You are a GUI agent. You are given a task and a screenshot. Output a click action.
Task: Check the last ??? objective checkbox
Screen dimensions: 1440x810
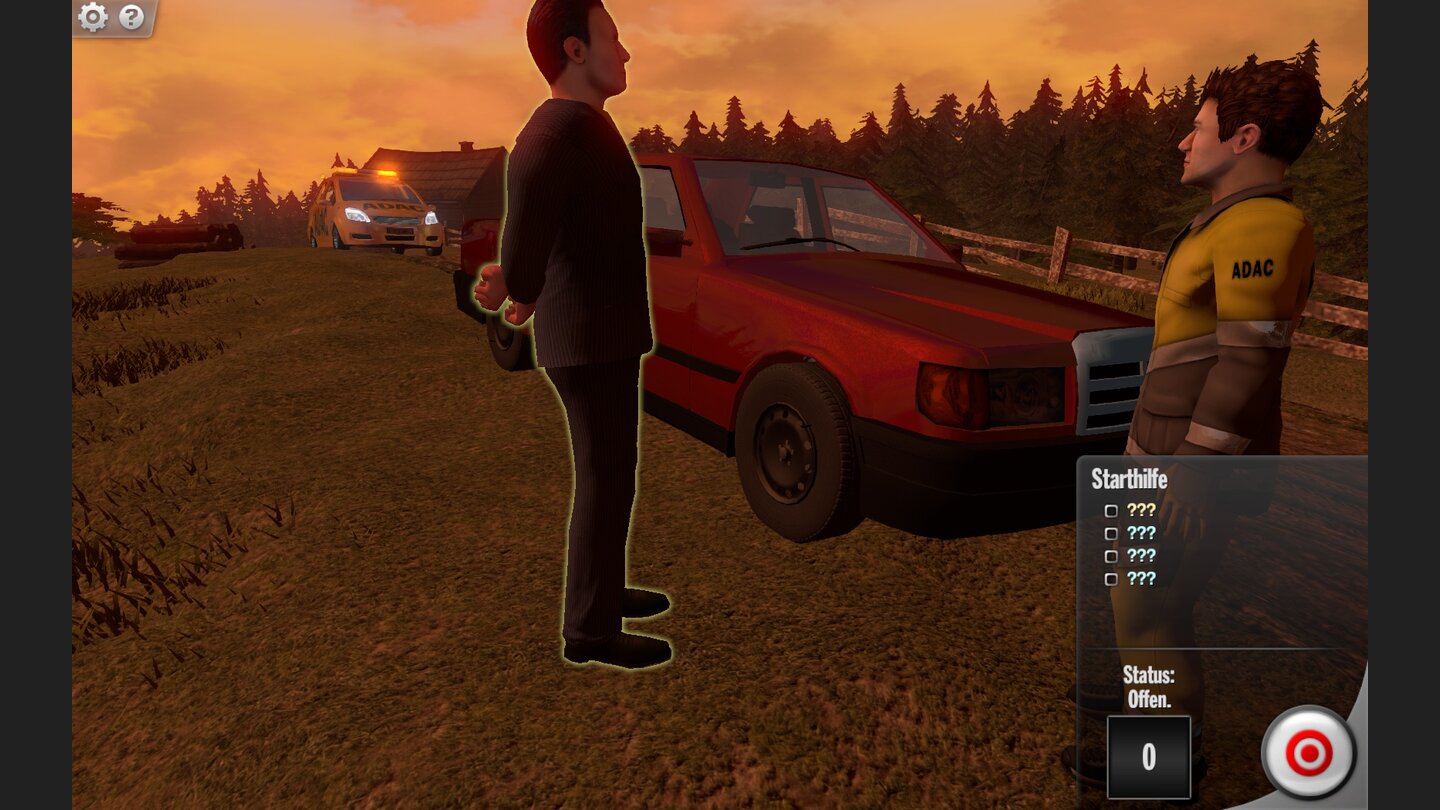[1111, 579]
